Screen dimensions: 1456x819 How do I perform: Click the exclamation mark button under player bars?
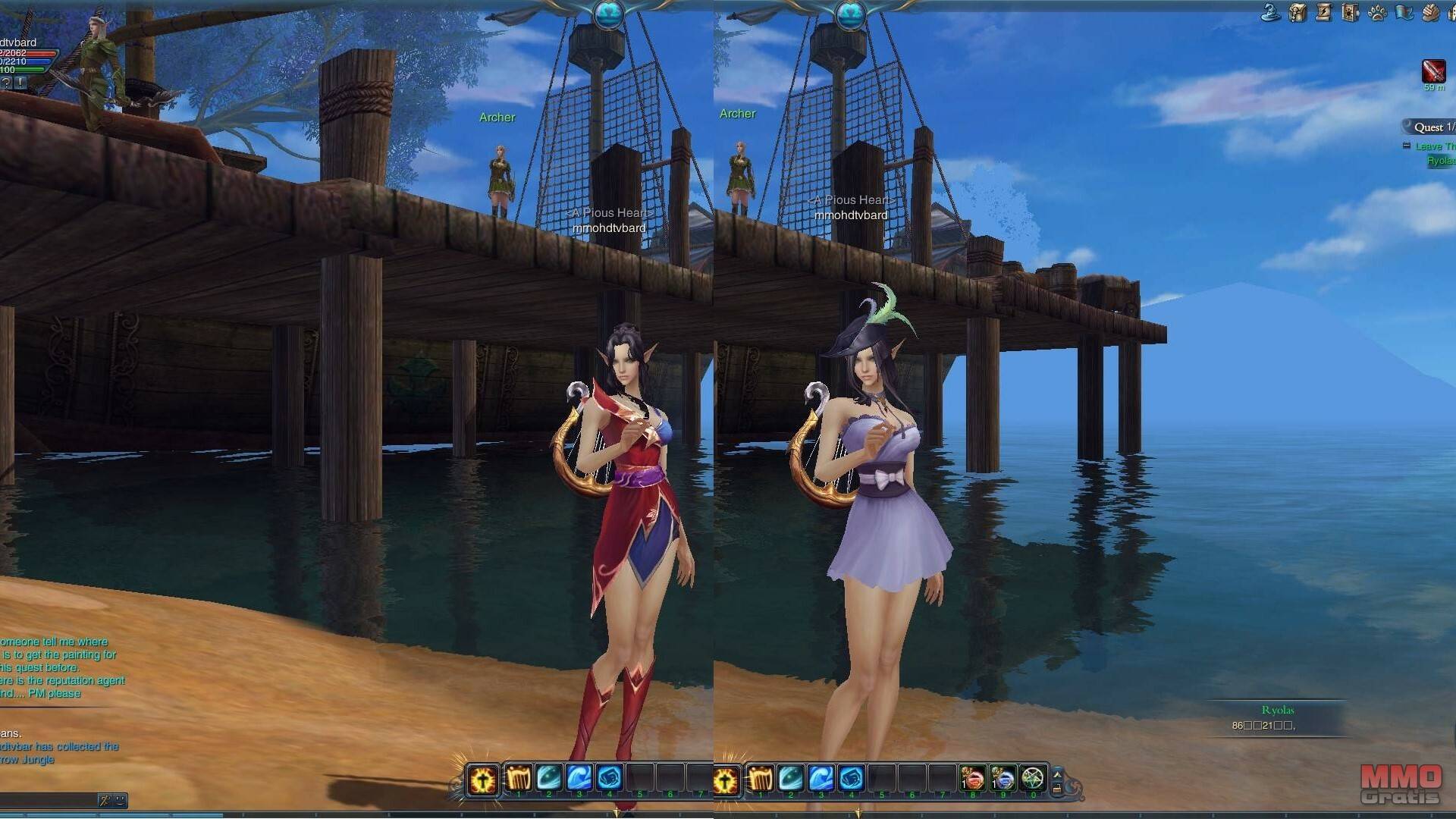coord(20,82)
